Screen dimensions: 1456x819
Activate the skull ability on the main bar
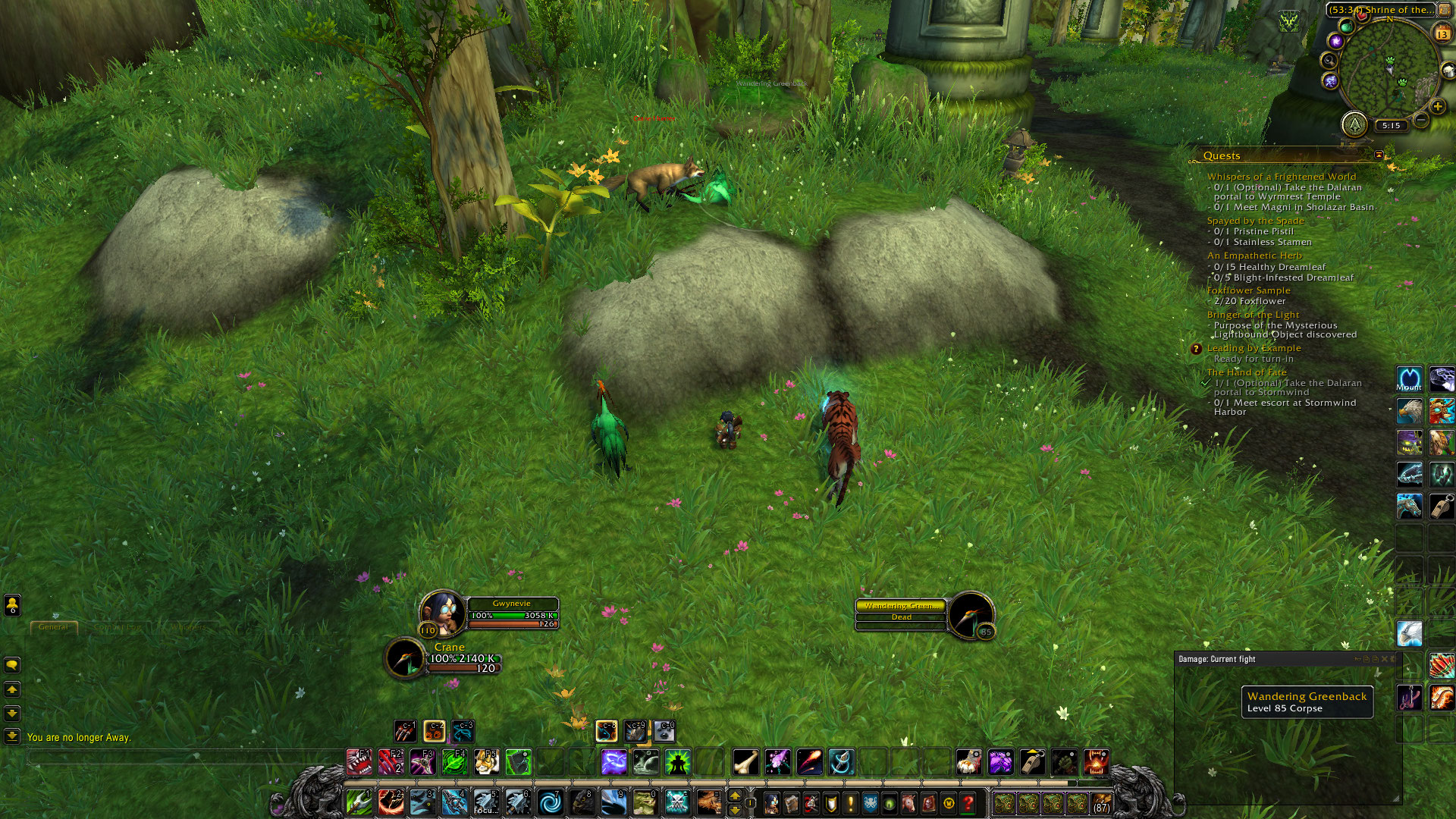point(676,802)
